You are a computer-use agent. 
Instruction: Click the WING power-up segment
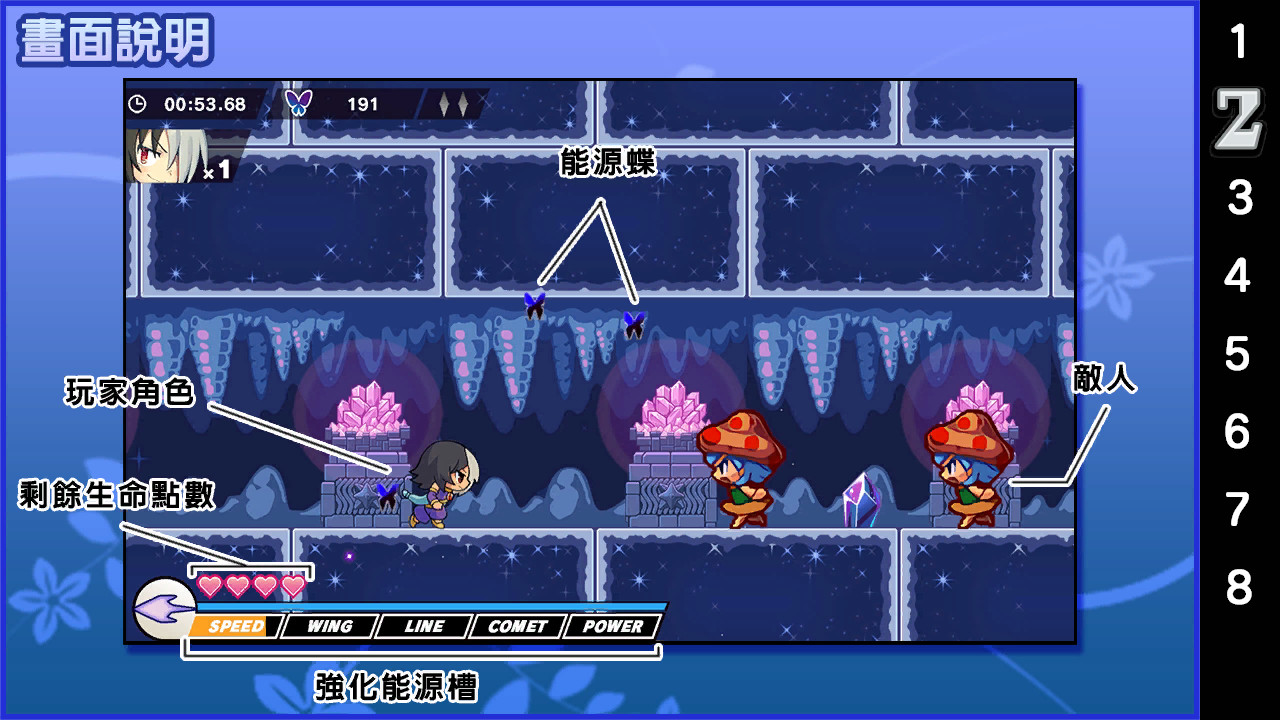[x=329, y=627]
